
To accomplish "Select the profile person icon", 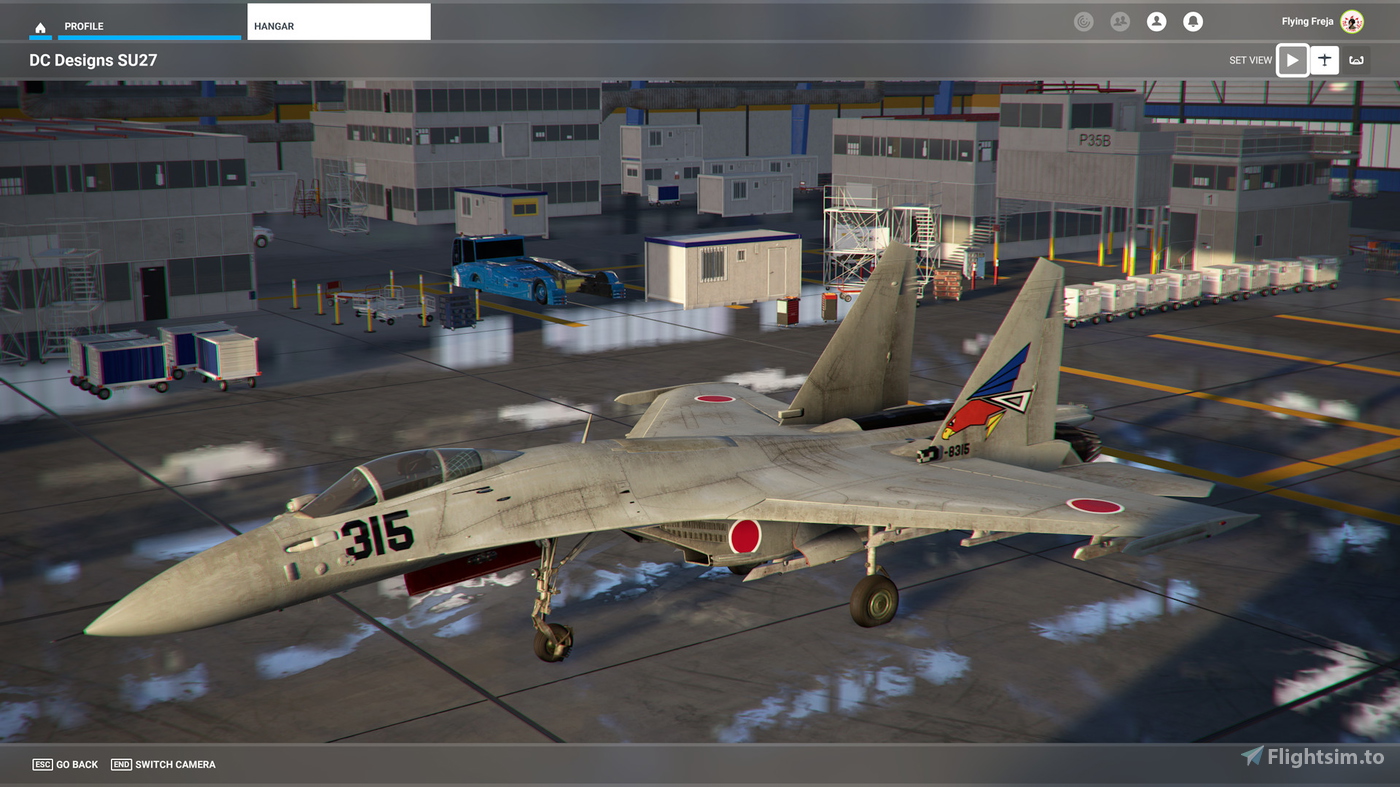I will [x=1156, y=21].
